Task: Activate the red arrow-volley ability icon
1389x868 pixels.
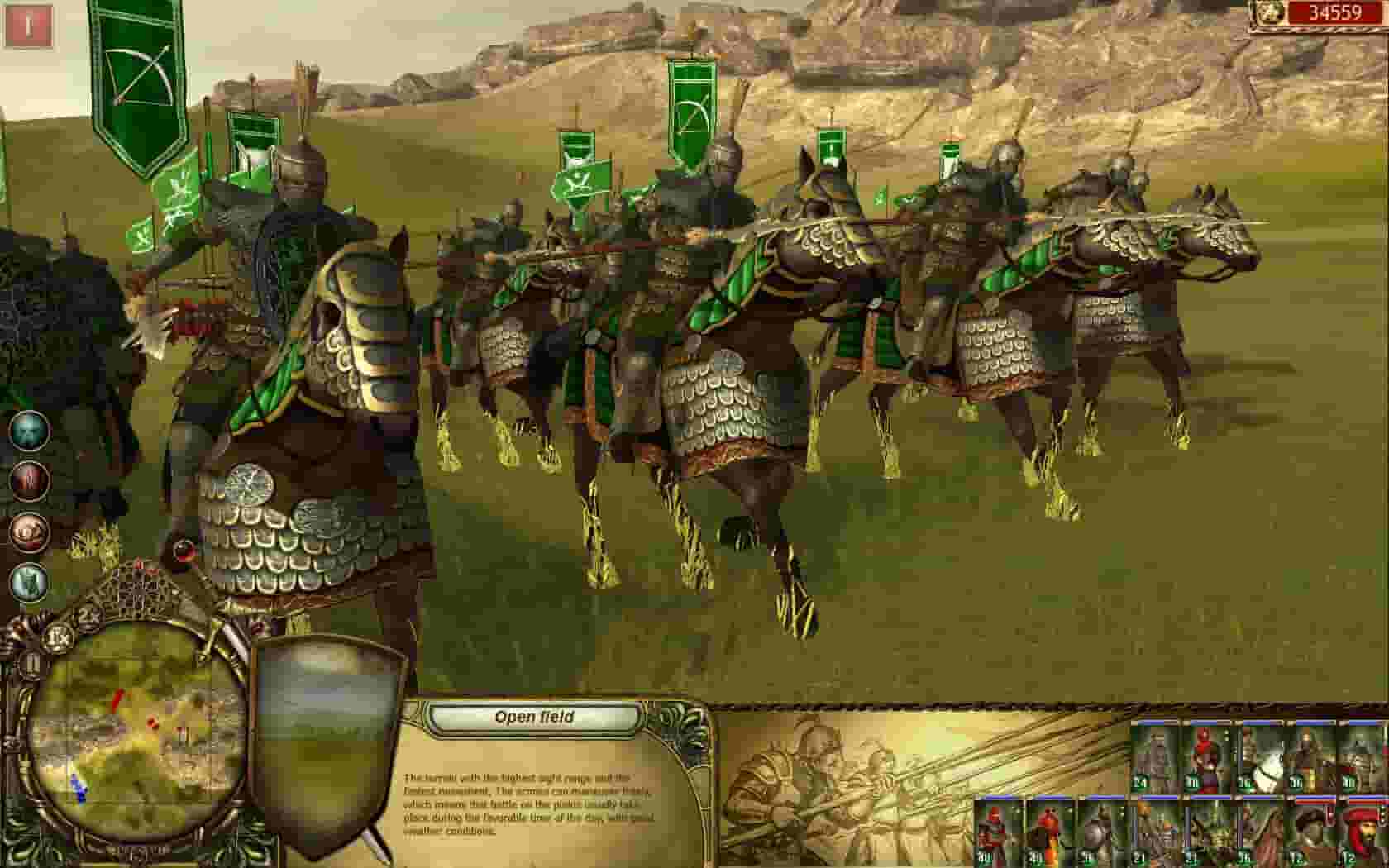Action: (28, 481)
